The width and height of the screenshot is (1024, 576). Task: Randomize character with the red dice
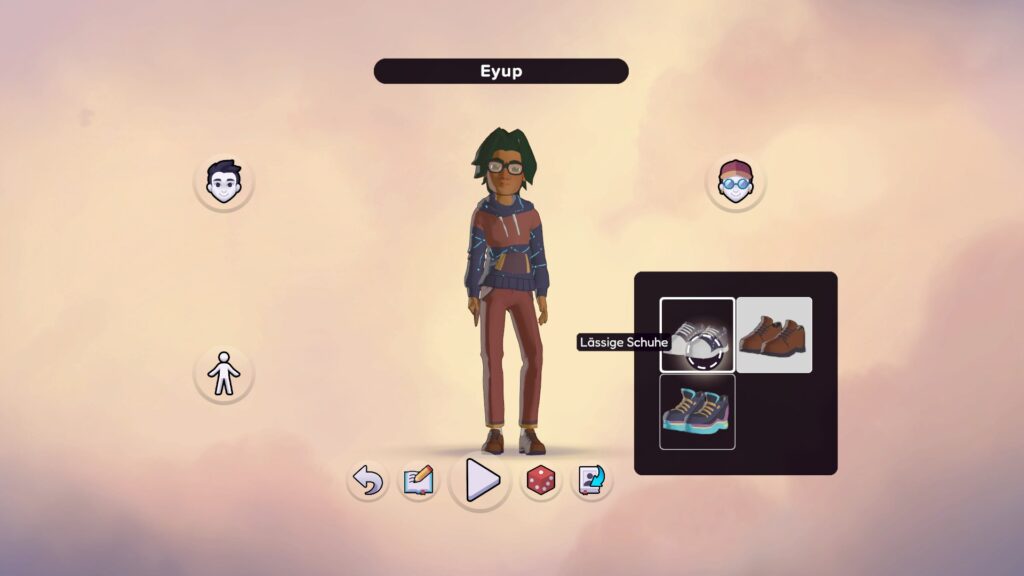coord(541,481)
